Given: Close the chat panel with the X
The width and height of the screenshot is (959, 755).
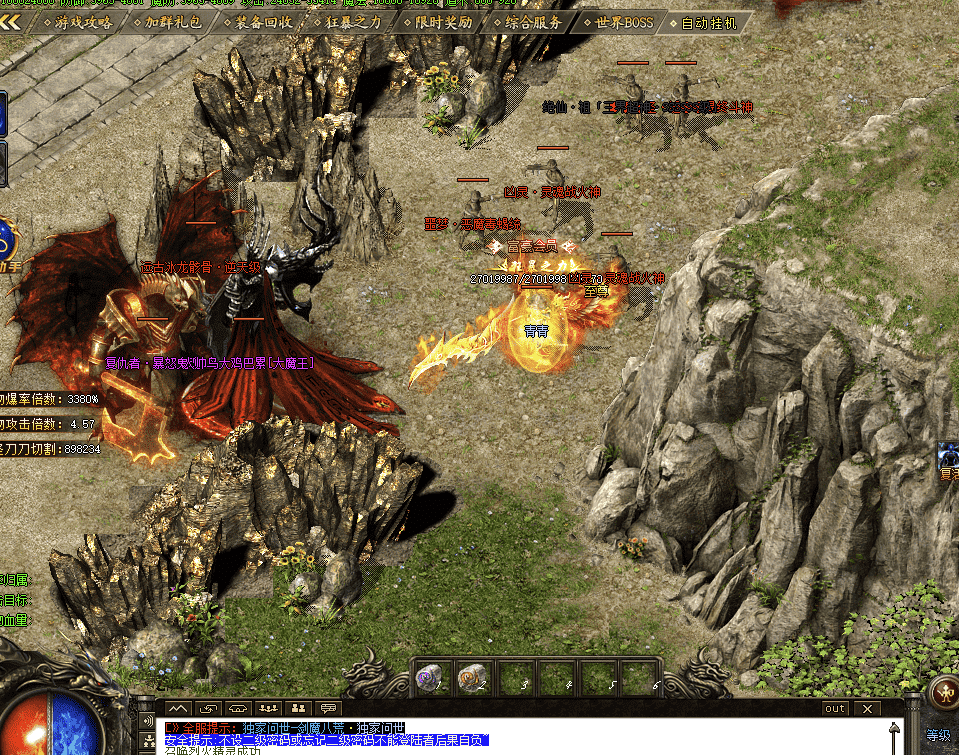Looking at the screenshot, I should pos(867,708).
